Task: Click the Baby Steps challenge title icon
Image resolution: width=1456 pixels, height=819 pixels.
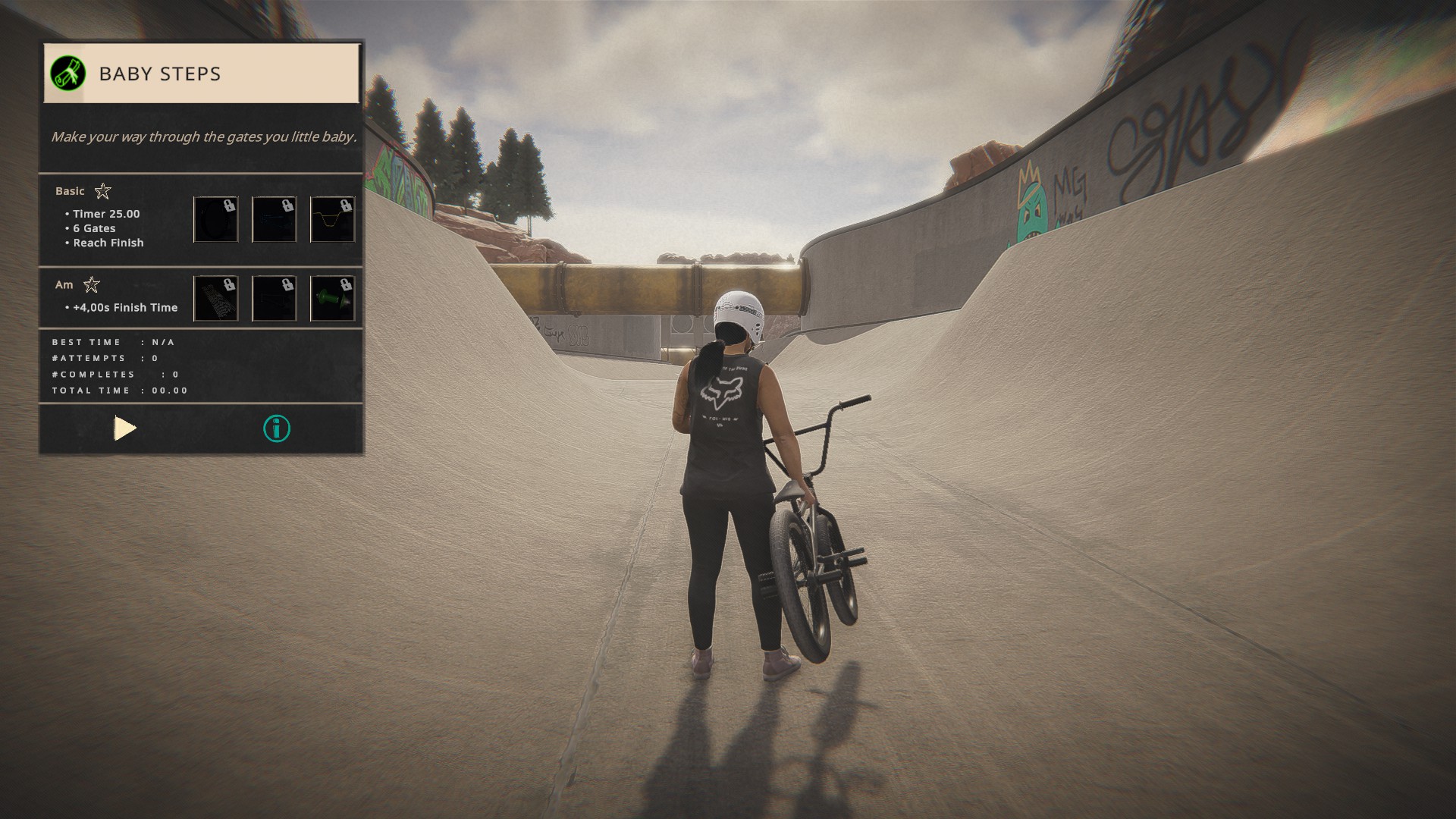Action: (67, 74)
